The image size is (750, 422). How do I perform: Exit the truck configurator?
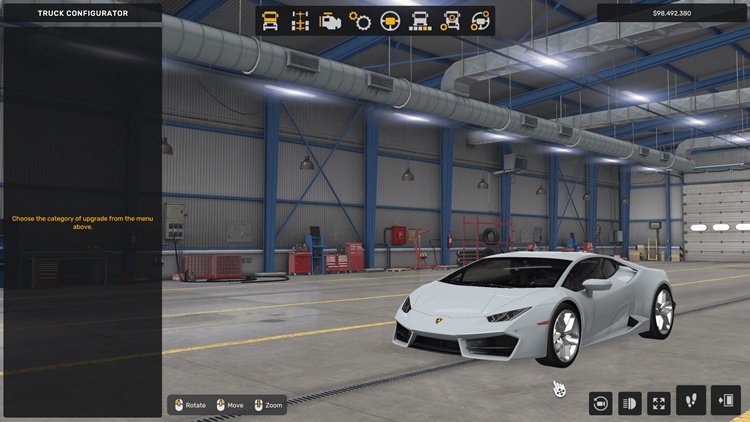click(725, 400)
